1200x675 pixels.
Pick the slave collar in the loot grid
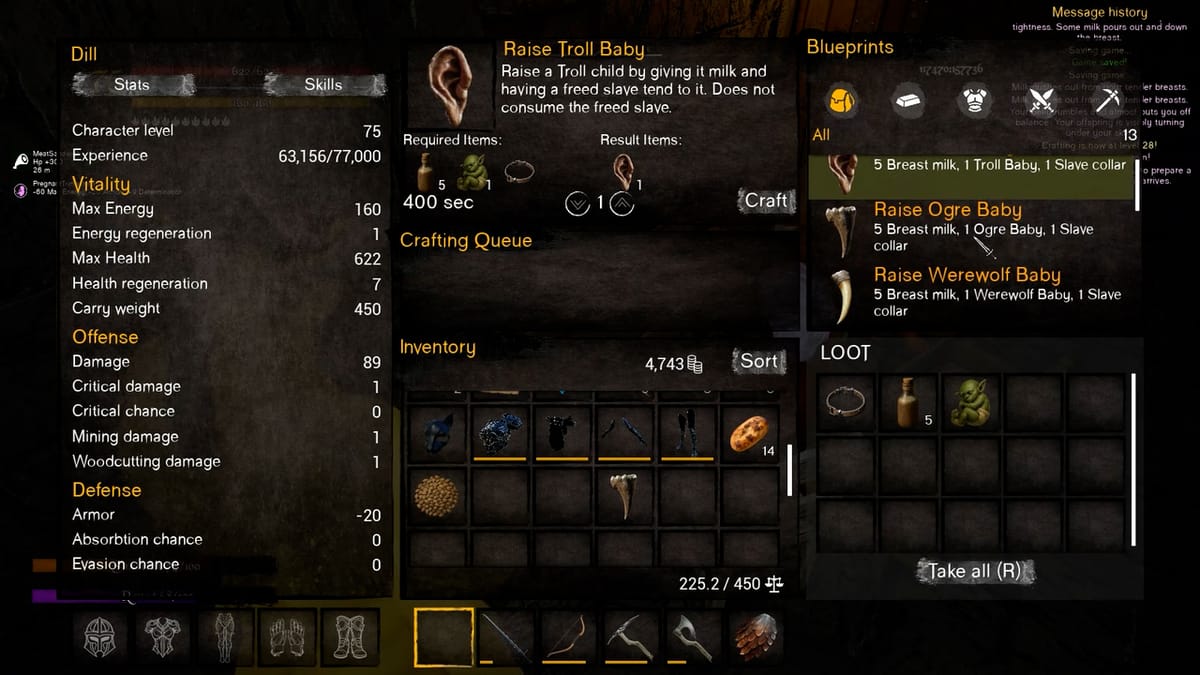tap(845, 403)
